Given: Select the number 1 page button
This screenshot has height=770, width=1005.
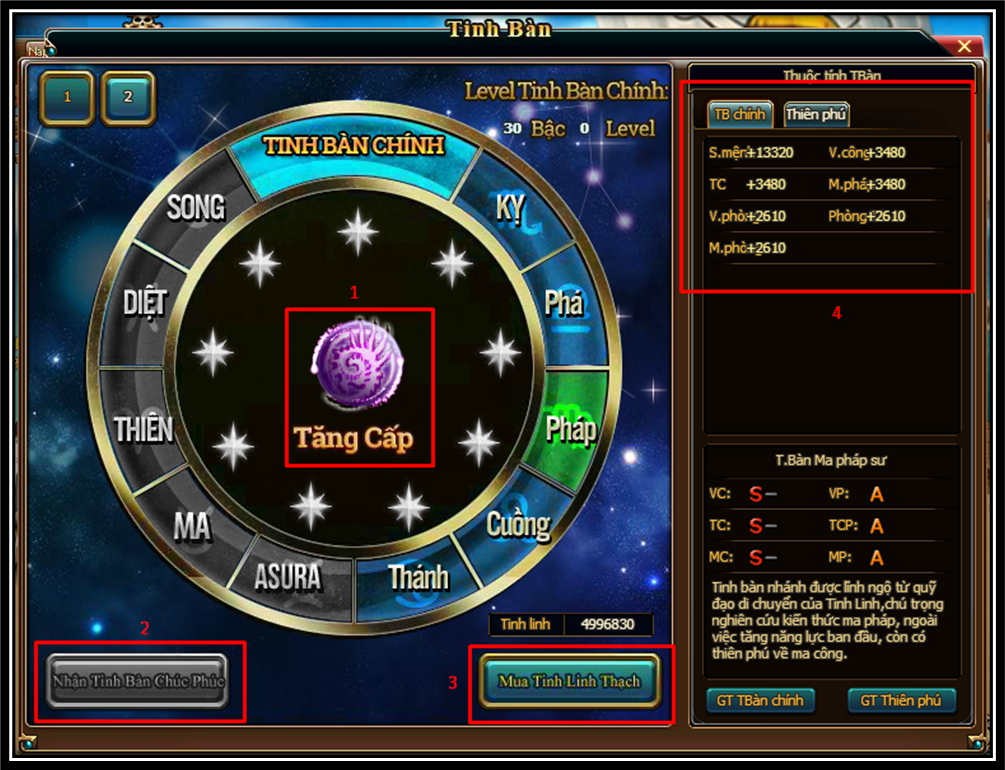Looking at the screenshot, I should [68, 98].
